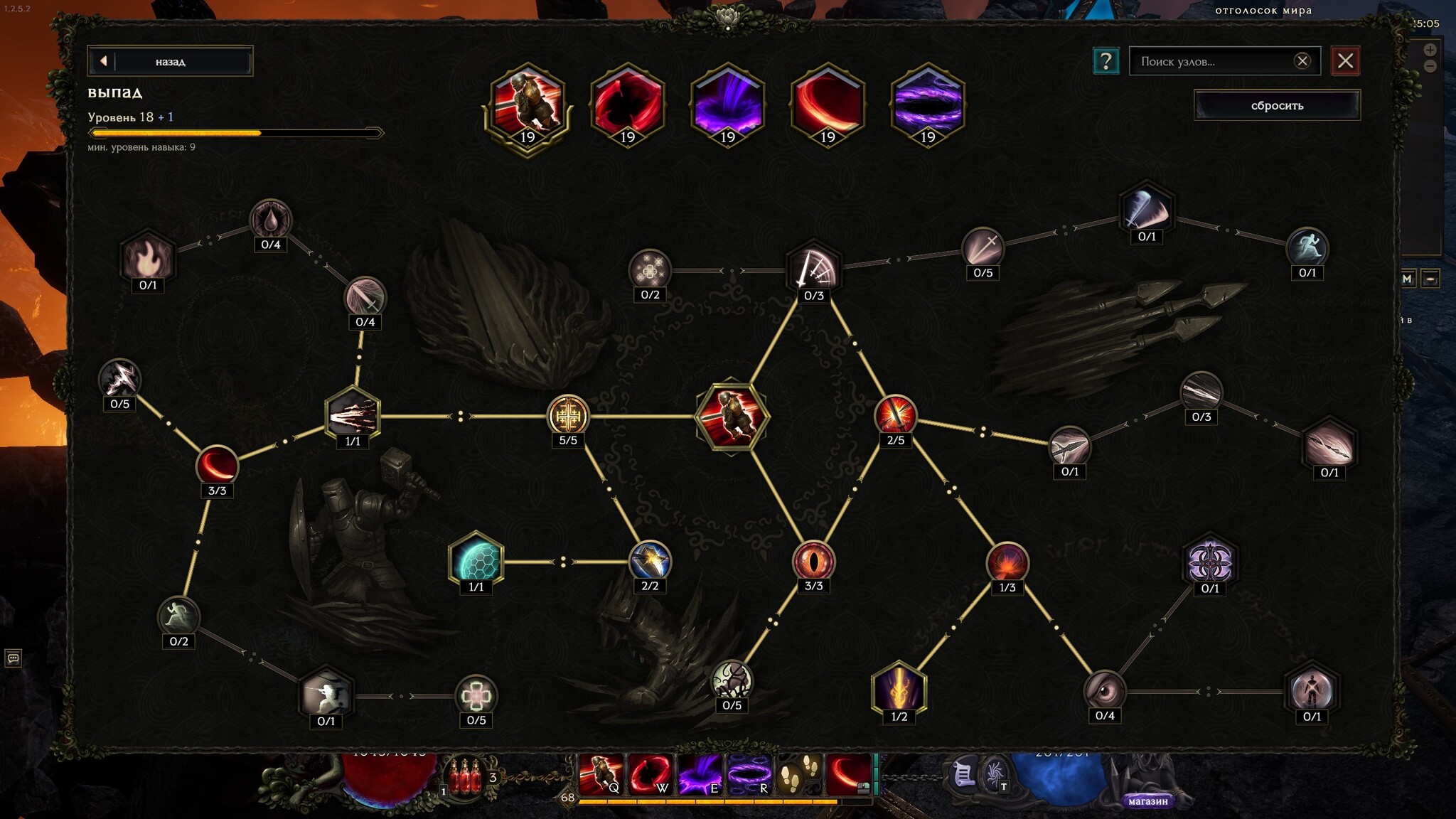
Task: Select the teal hexagon shield node
Action: point(476,560)
